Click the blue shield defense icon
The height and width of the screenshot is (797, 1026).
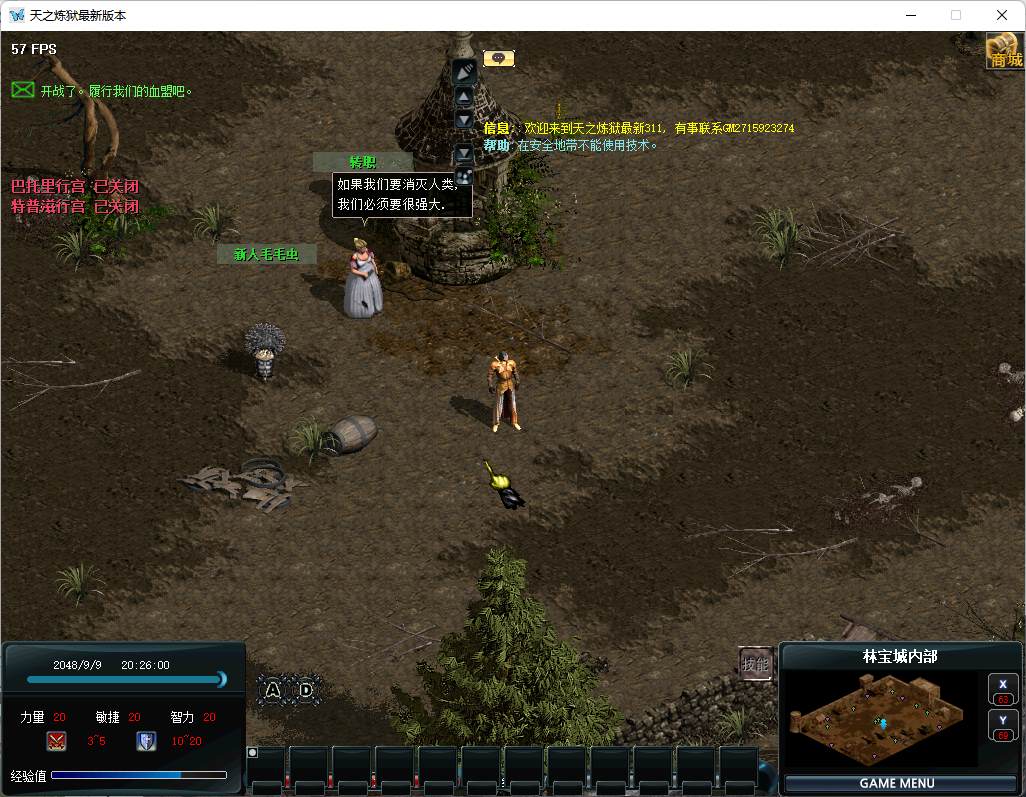146,741
